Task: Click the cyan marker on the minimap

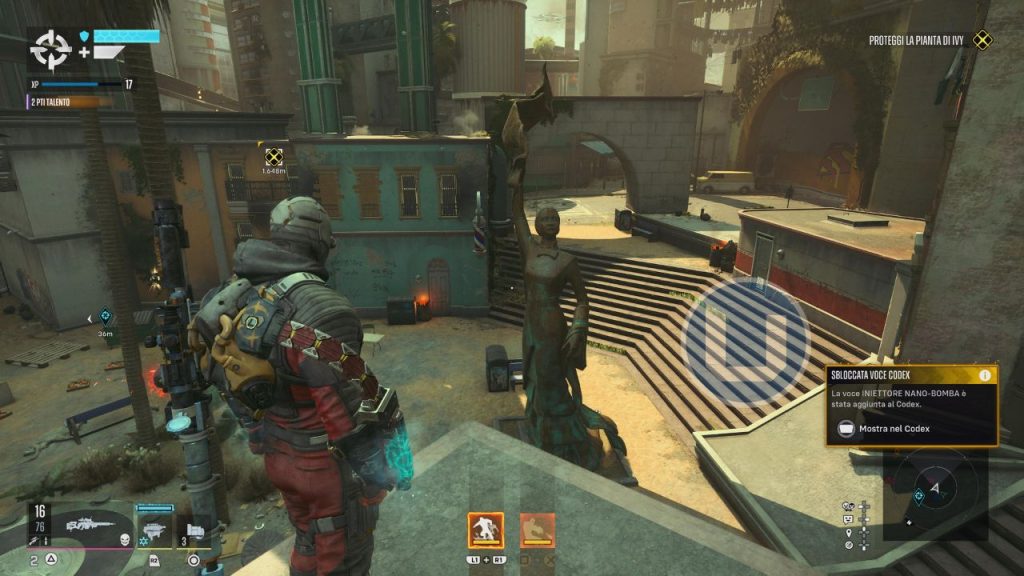Action: (x=919, y=495)
